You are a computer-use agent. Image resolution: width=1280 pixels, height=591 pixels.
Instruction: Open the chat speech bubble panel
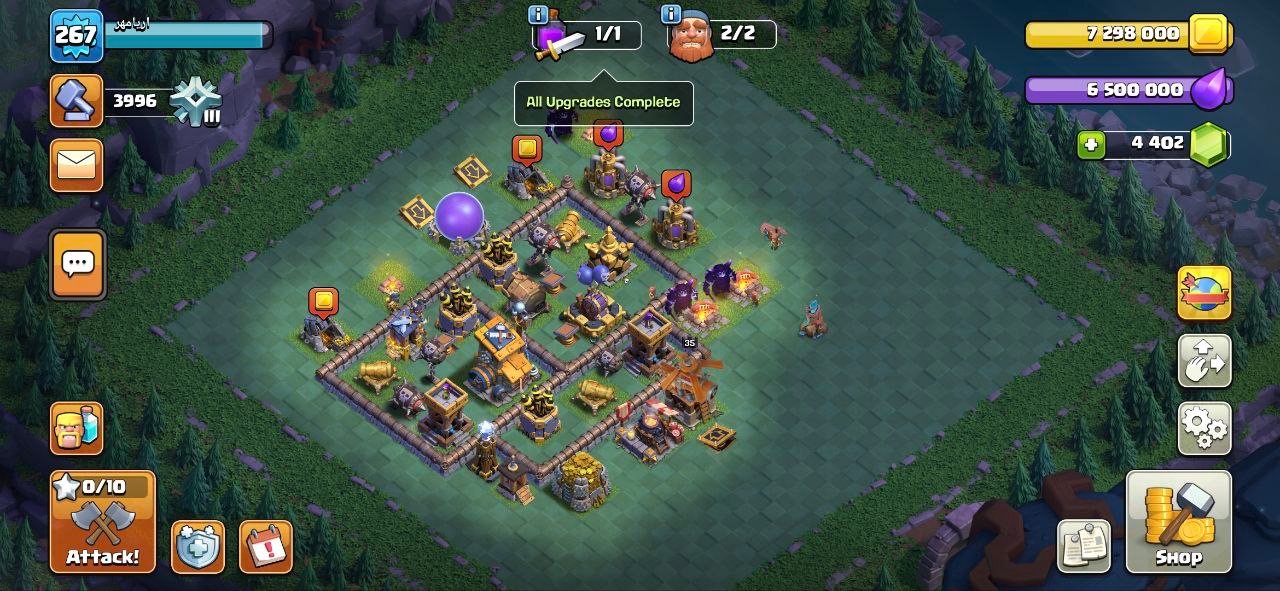[x=77, y=264]
